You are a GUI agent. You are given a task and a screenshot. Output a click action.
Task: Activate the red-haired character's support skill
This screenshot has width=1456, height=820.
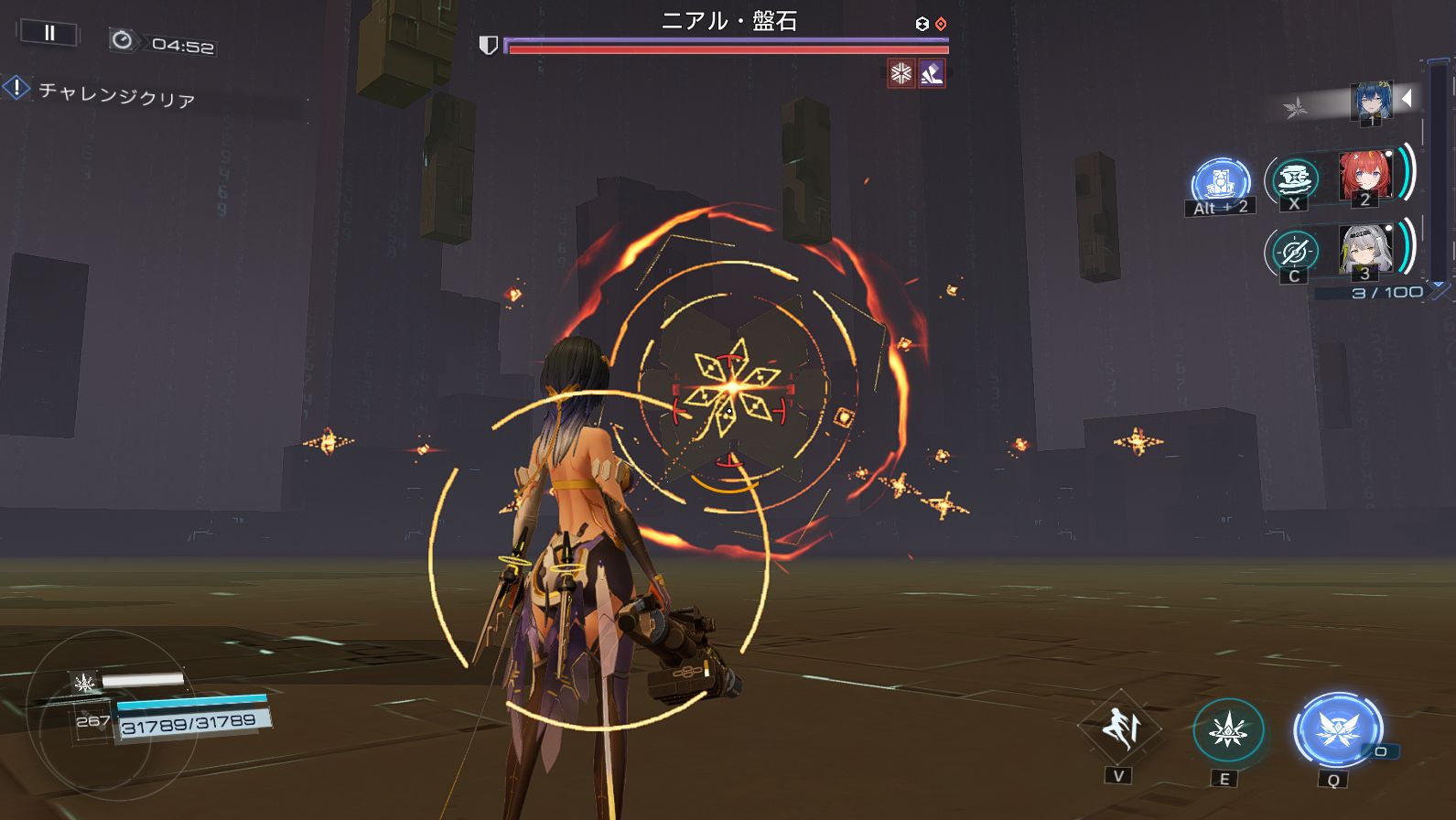[x=1293, y=178]
